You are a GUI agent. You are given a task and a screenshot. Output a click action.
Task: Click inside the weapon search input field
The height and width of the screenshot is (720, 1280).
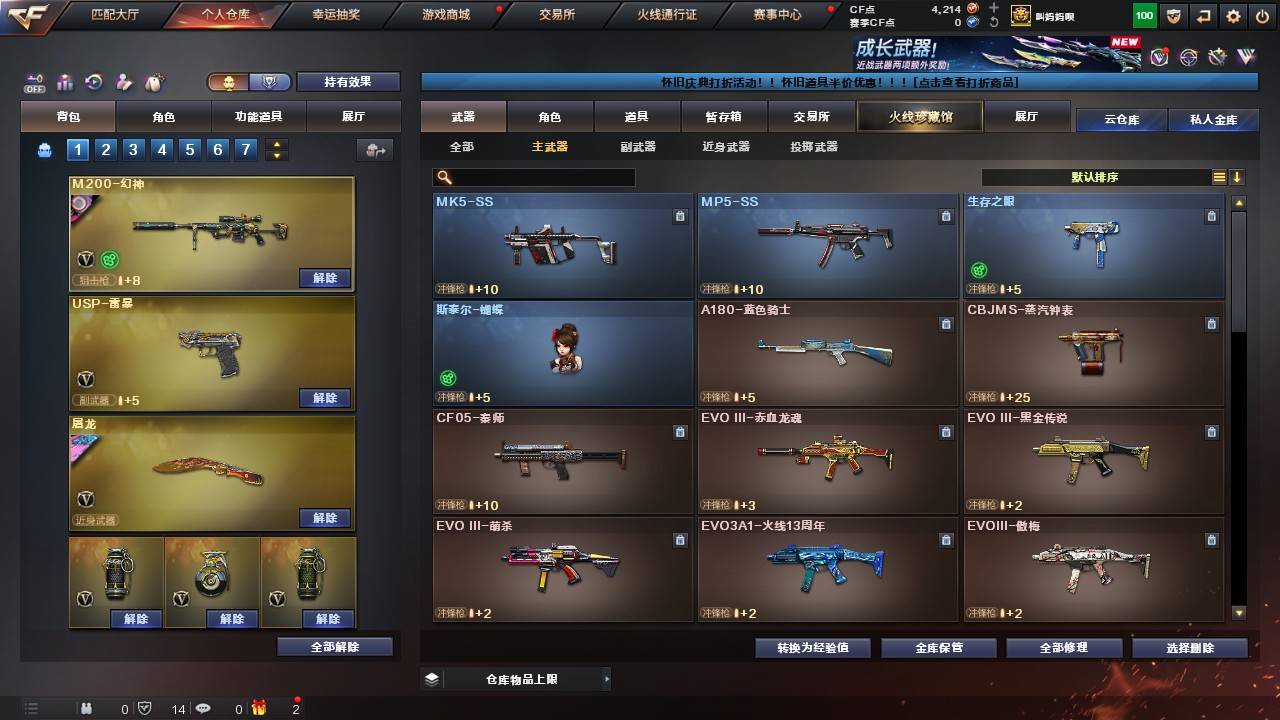tap(545, 176)
